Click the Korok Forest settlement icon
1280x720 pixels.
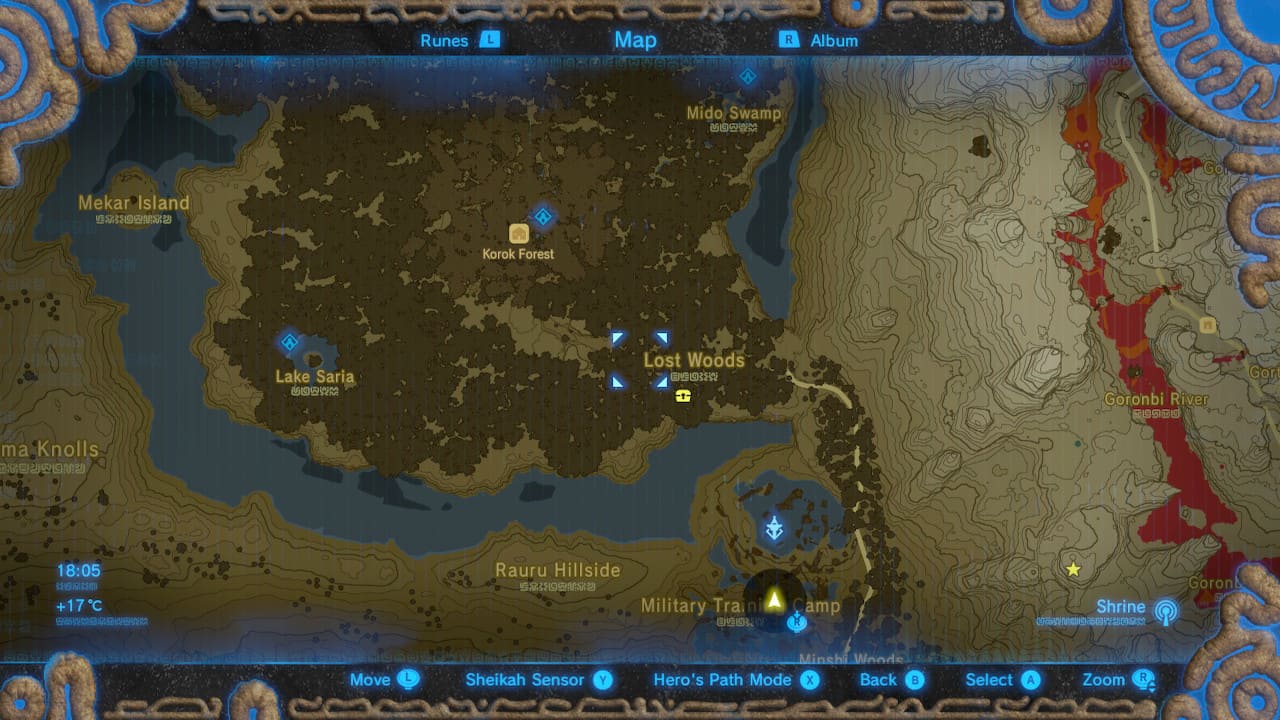pos(519,231)
